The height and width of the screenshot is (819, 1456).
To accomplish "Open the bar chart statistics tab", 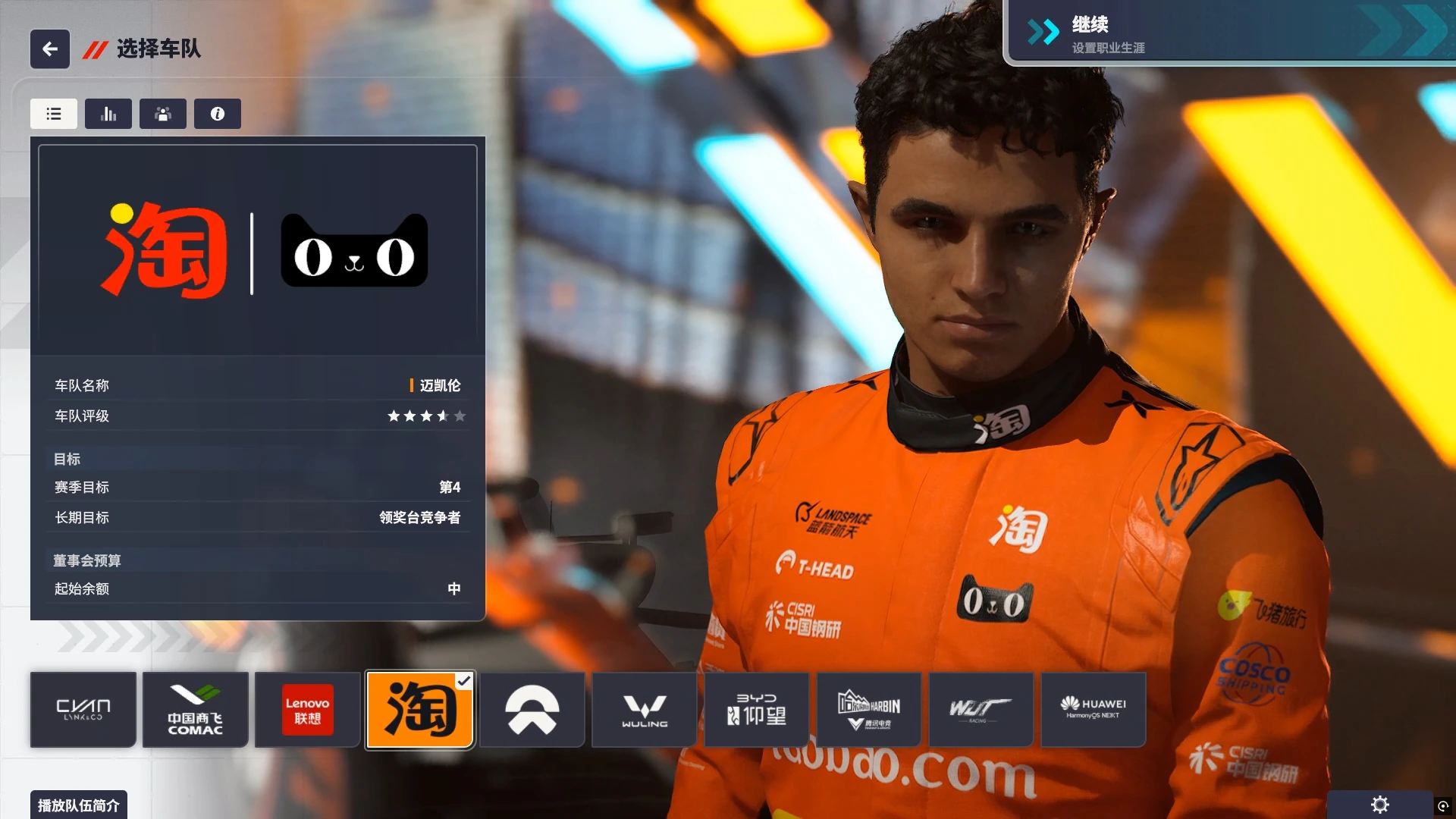I will click(x=108, y=114).
